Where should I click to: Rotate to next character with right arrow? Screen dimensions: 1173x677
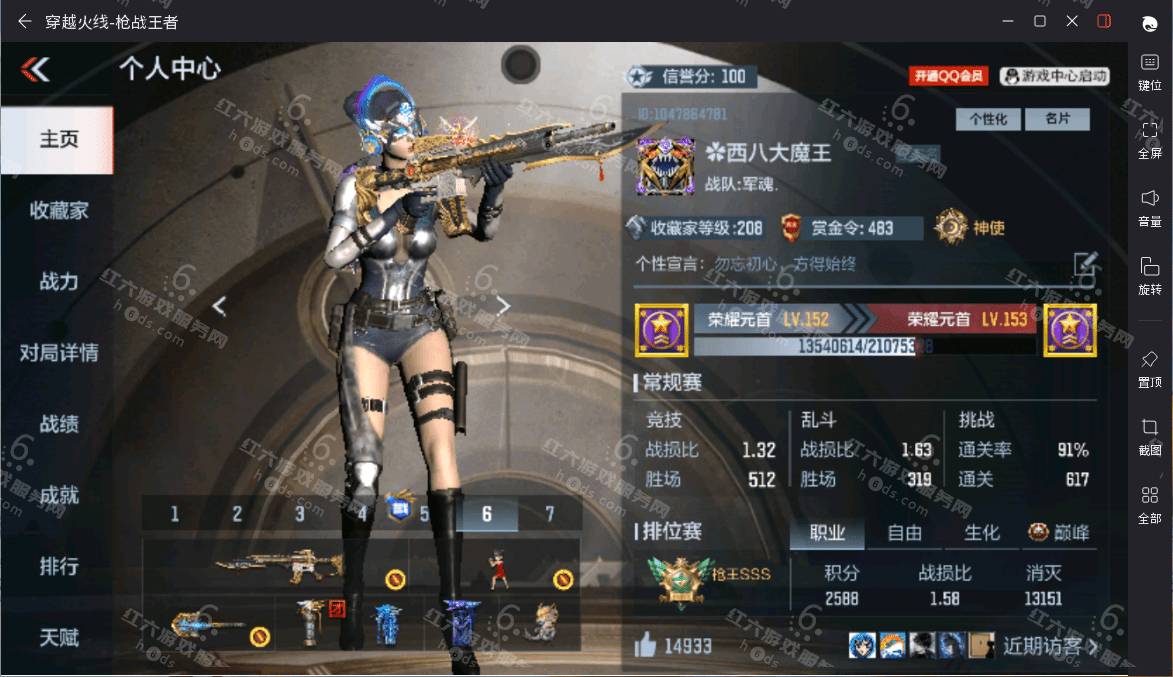point(504,306)
